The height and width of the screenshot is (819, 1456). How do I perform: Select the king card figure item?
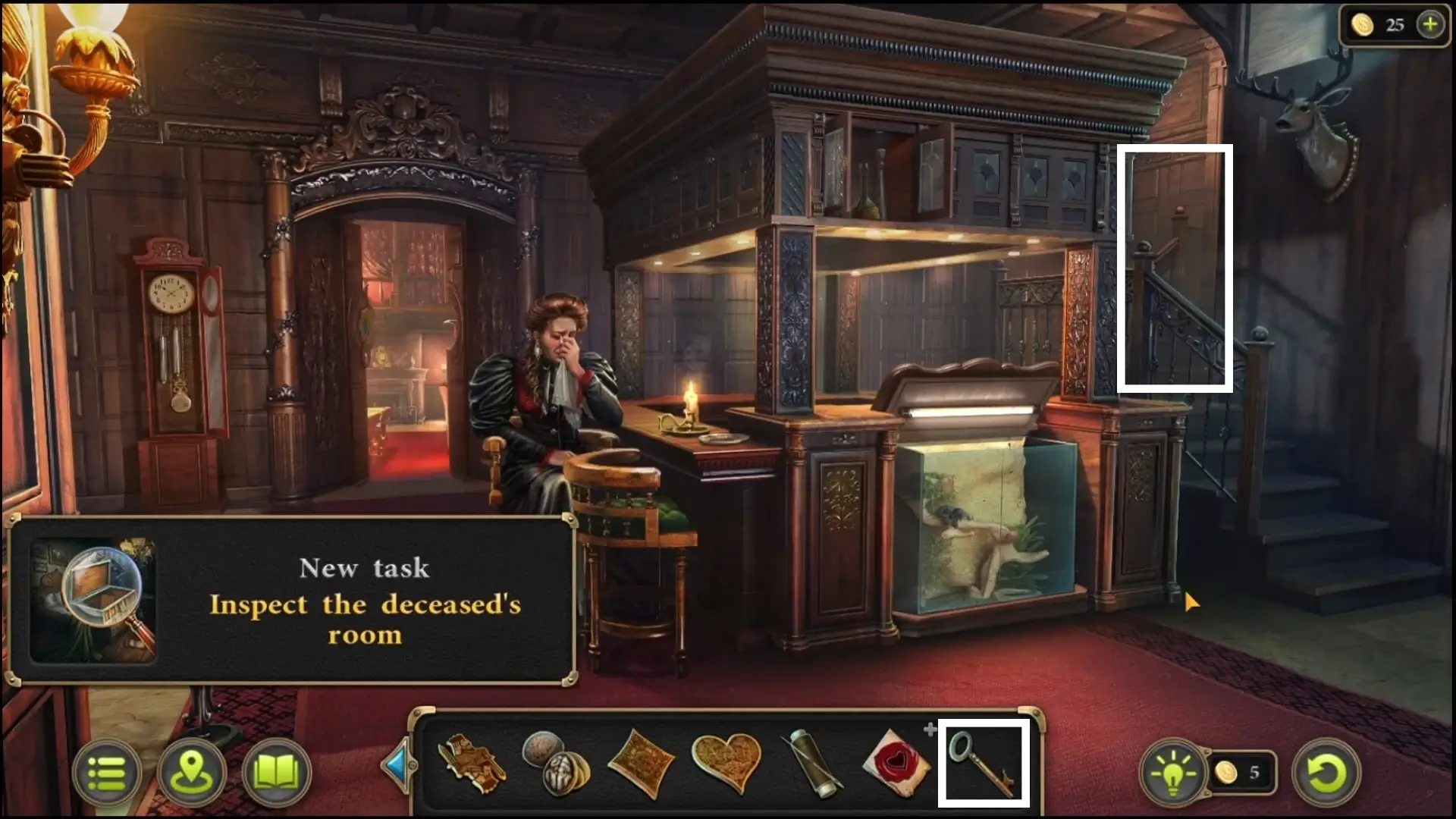tap(472, 763)
